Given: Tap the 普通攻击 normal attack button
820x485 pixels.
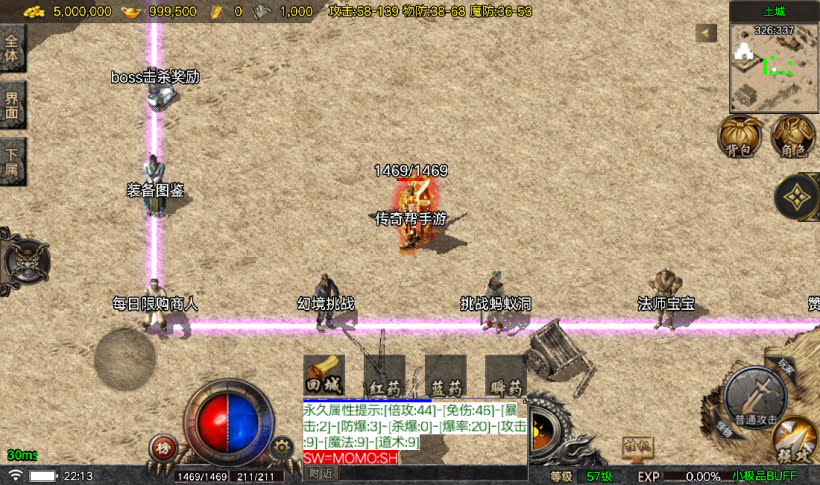Looking at the screenshot, I should click(x=757, y=394).
